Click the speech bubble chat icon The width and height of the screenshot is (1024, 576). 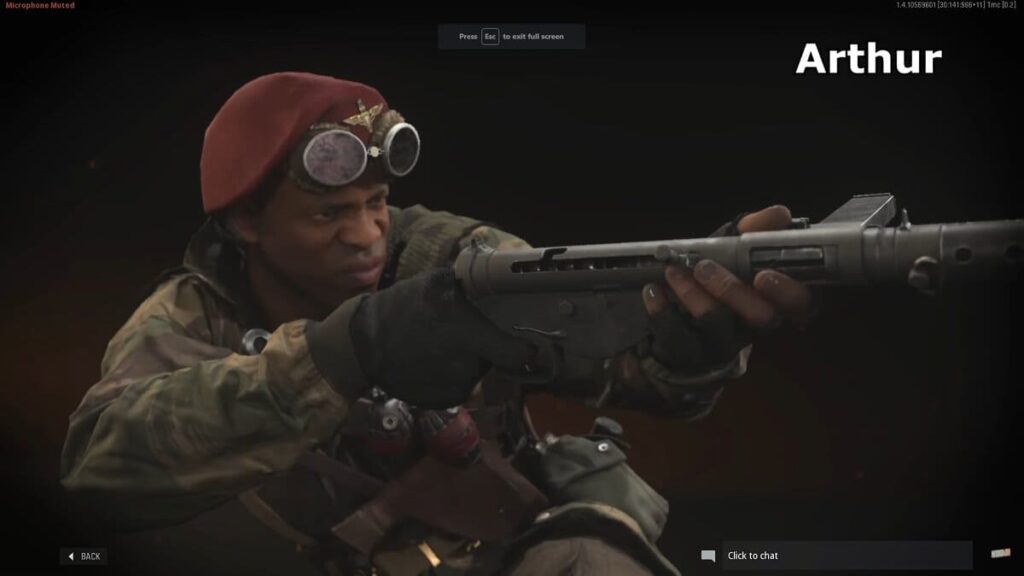tap(708, 556)
